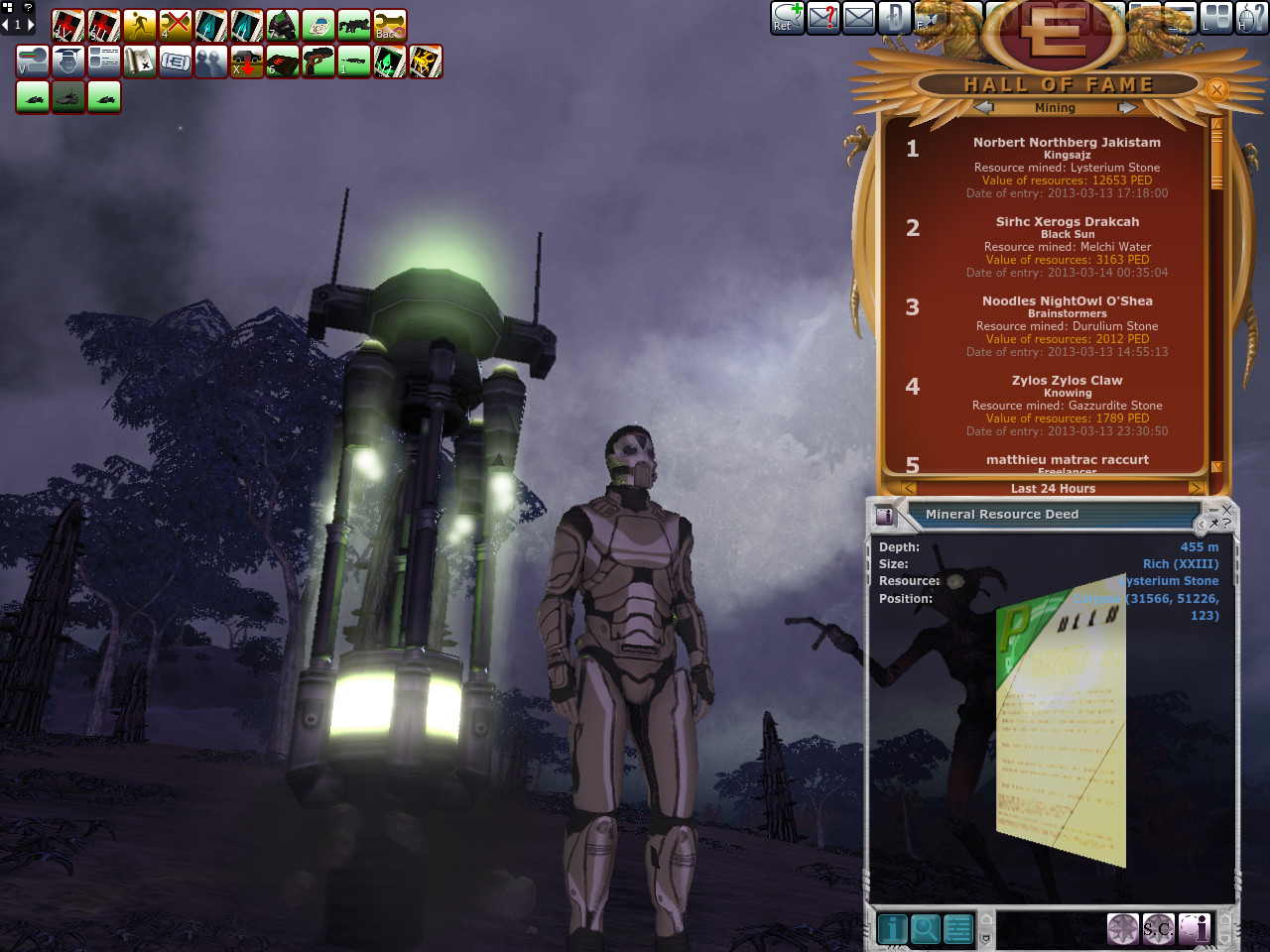Select Norbert Northberg Jakistam's Hall of Fame entry
The width and height of the screenshot is (1270, 952).
coord(1066,167)
